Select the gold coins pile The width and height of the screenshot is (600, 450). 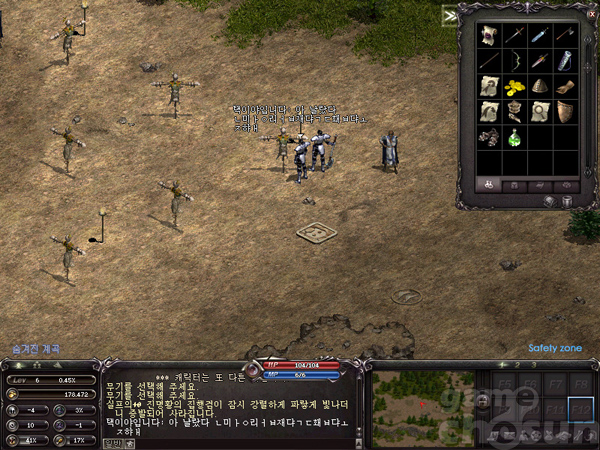click(515, 86)
